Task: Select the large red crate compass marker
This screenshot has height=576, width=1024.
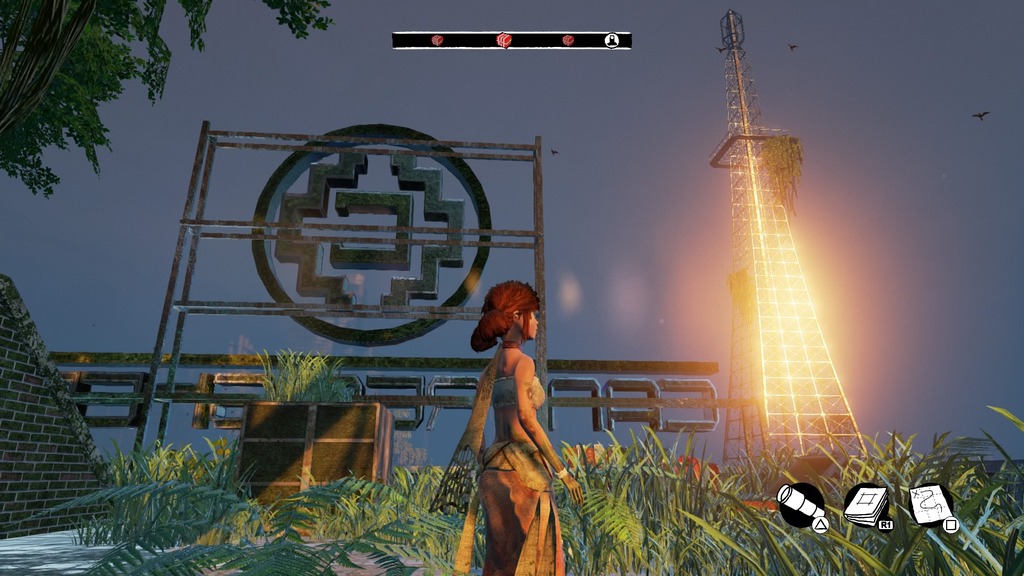Action: 504,41
